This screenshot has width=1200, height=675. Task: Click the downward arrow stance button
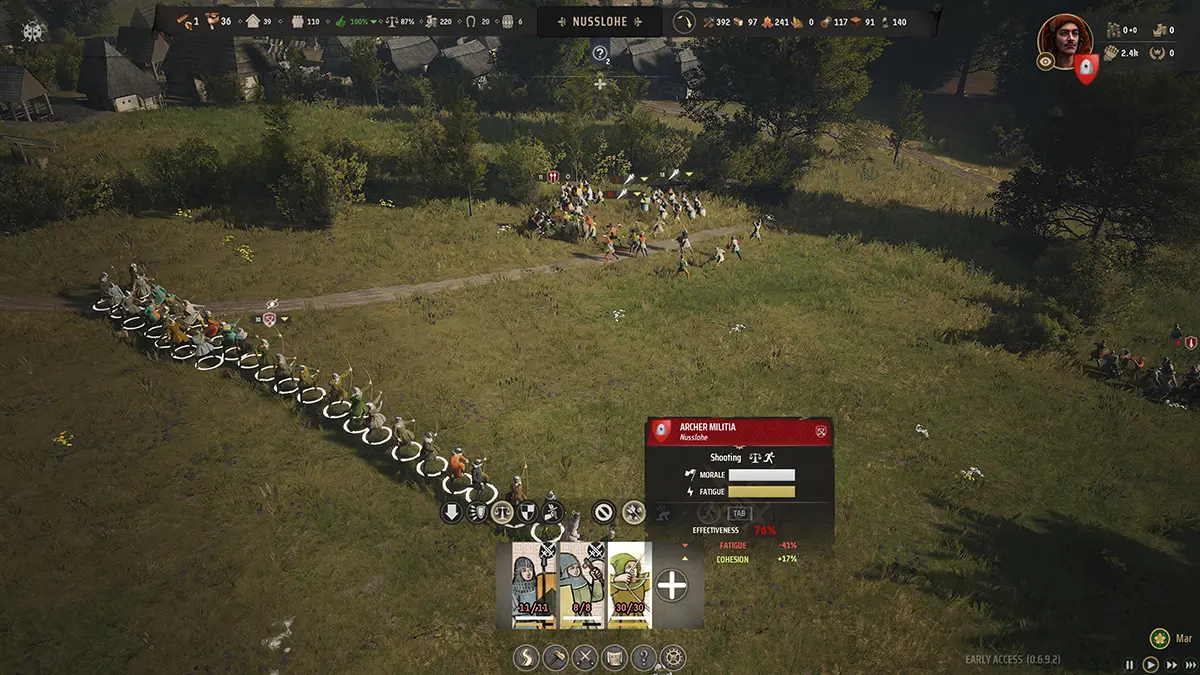coord(451,513)
